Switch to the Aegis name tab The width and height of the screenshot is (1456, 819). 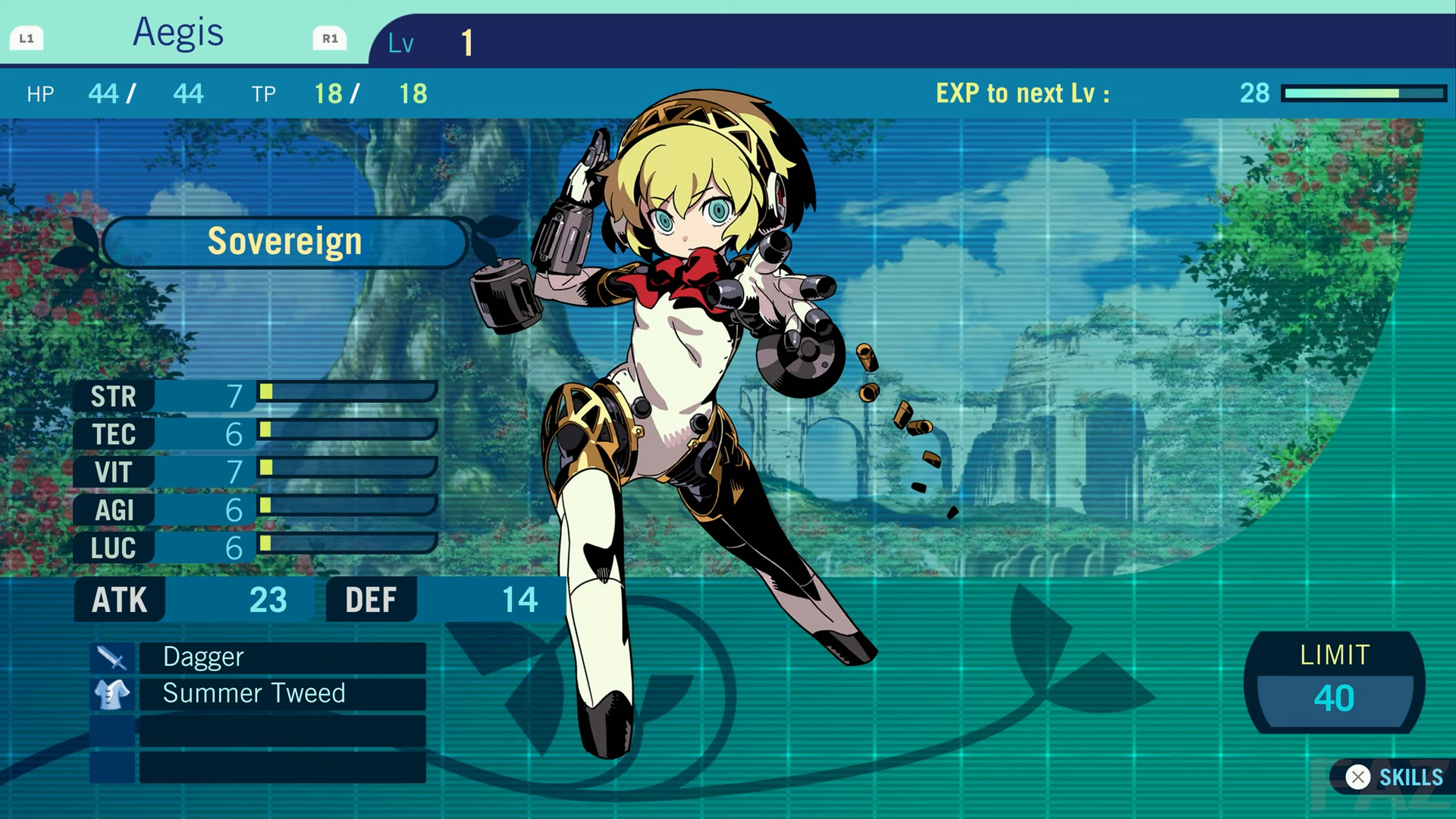178,32
